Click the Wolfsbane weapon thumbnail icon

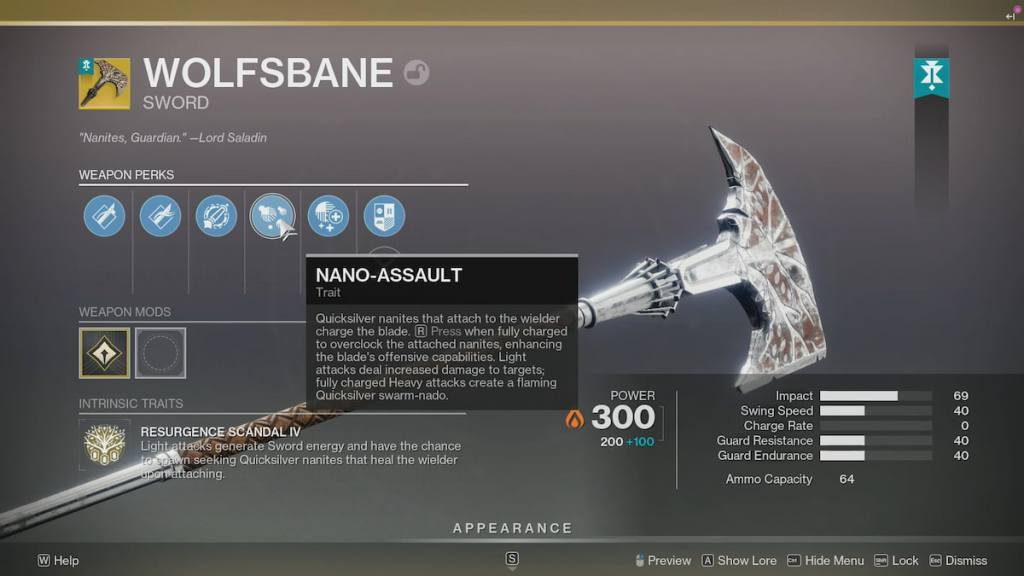[x=104, y=83]
